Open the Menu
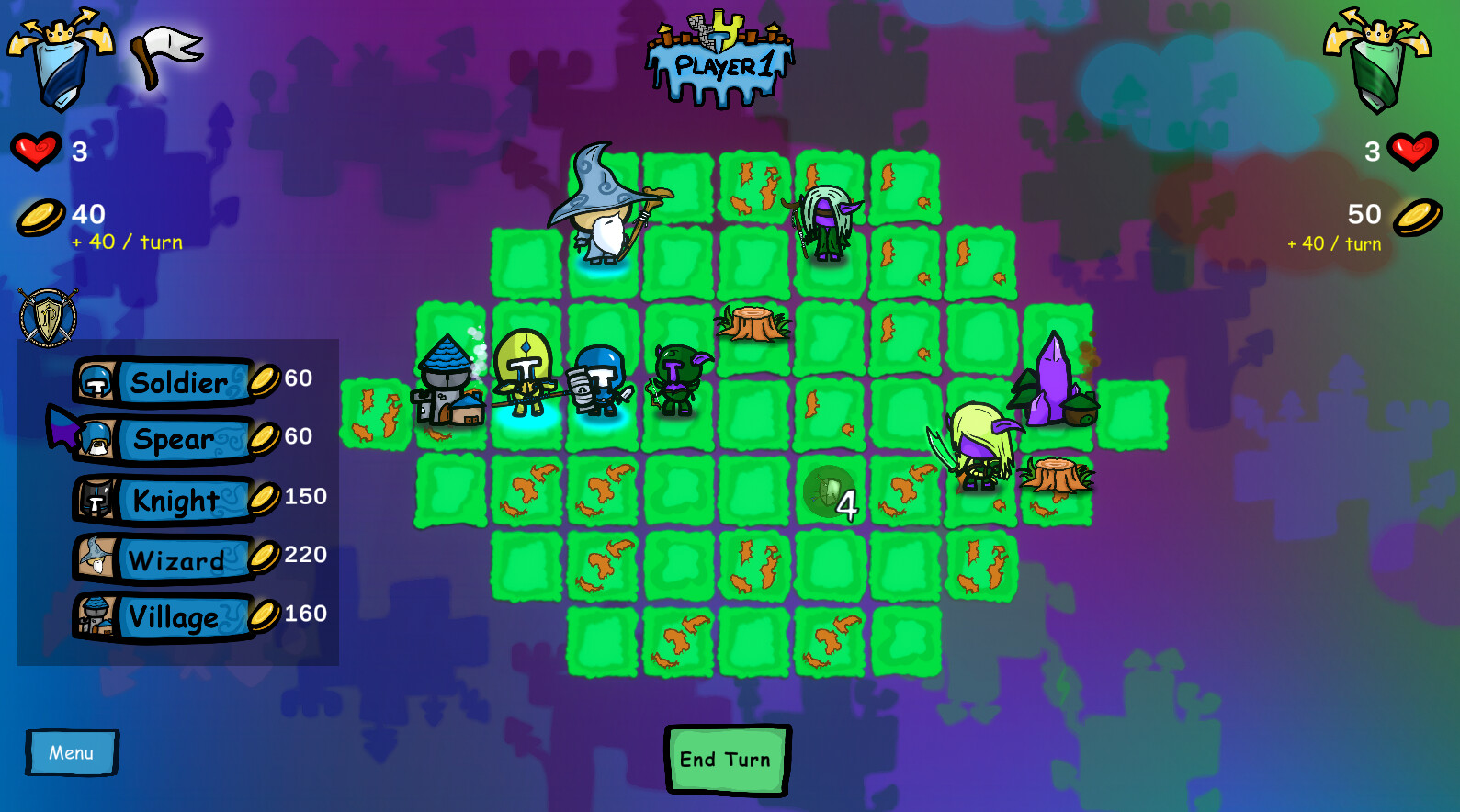Viewport: 1460px width, 812px height. (x=70, y=752)
